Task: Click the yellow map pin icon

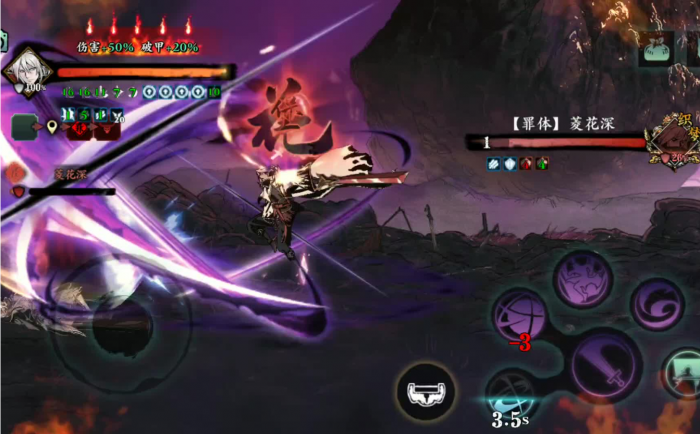Action: (x=51, y=127)
